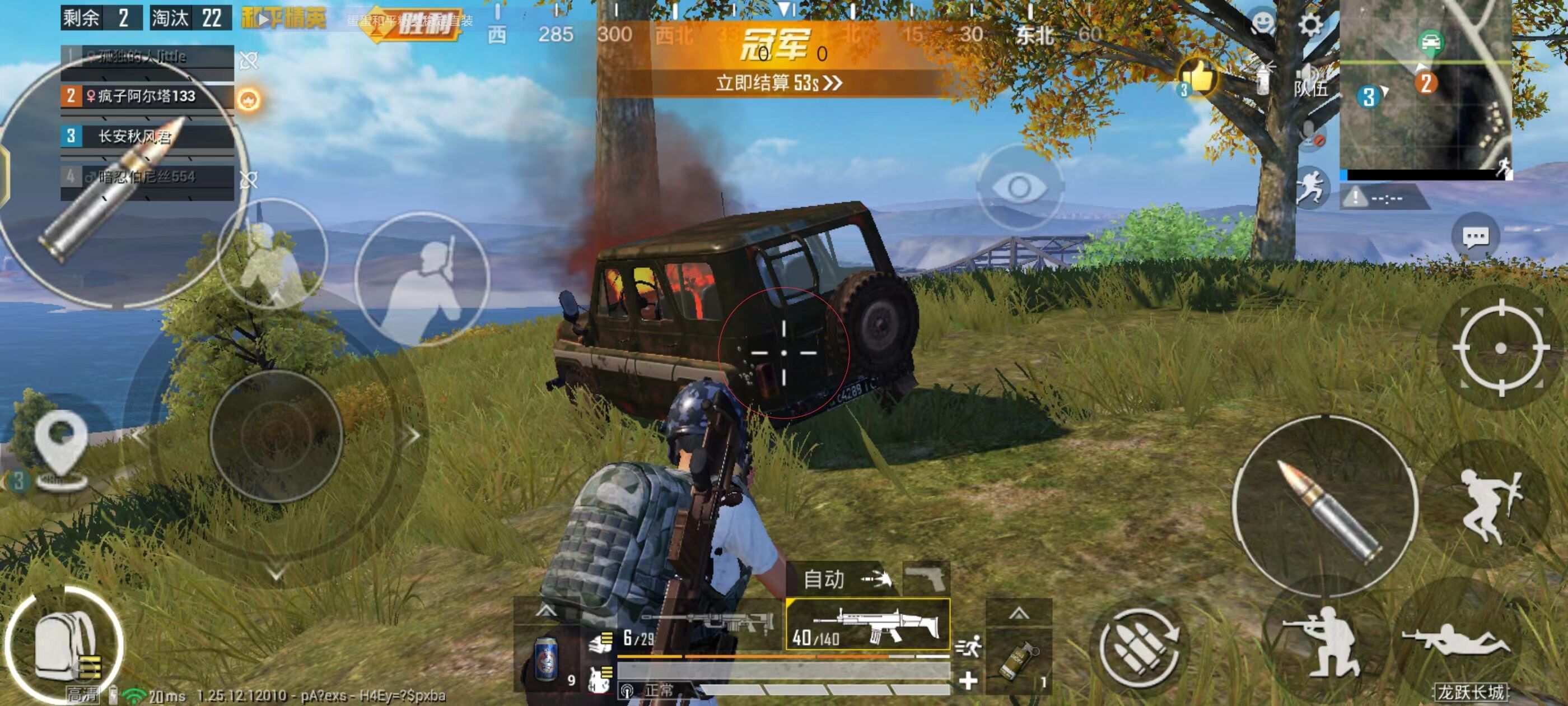
Task: Open the settings gear
Action: (1309, 25)
